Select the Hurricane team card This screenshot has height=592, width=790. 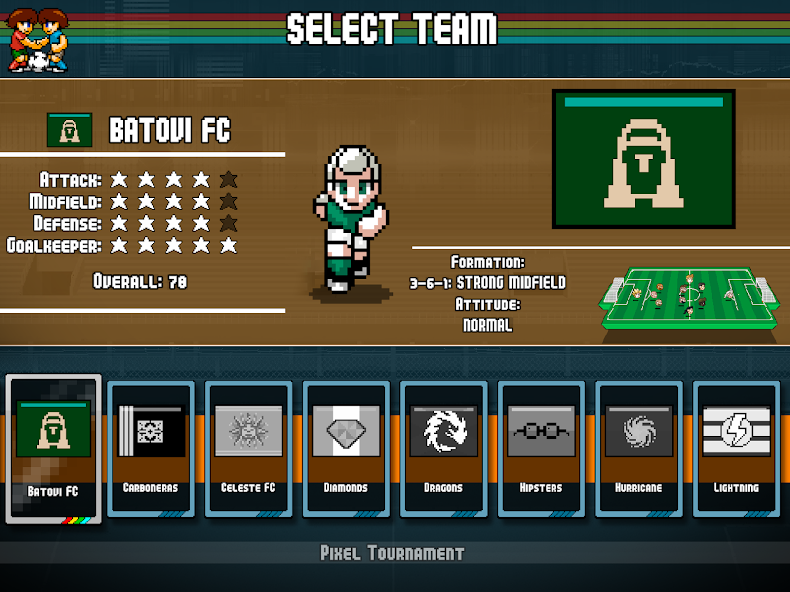point(639,448)
